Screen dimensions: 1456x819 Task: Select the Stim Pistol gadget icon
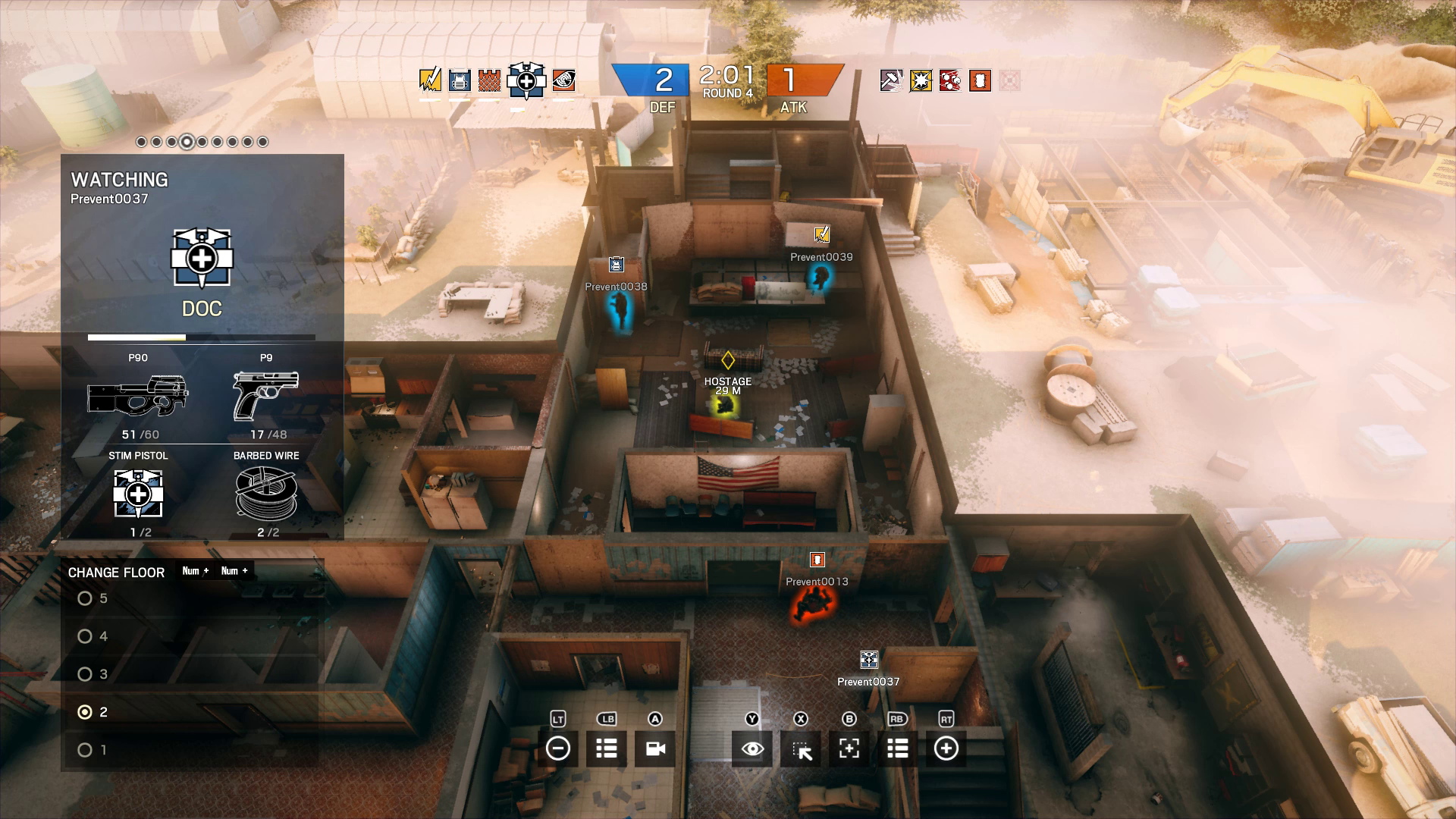click(x=140, y=494)
